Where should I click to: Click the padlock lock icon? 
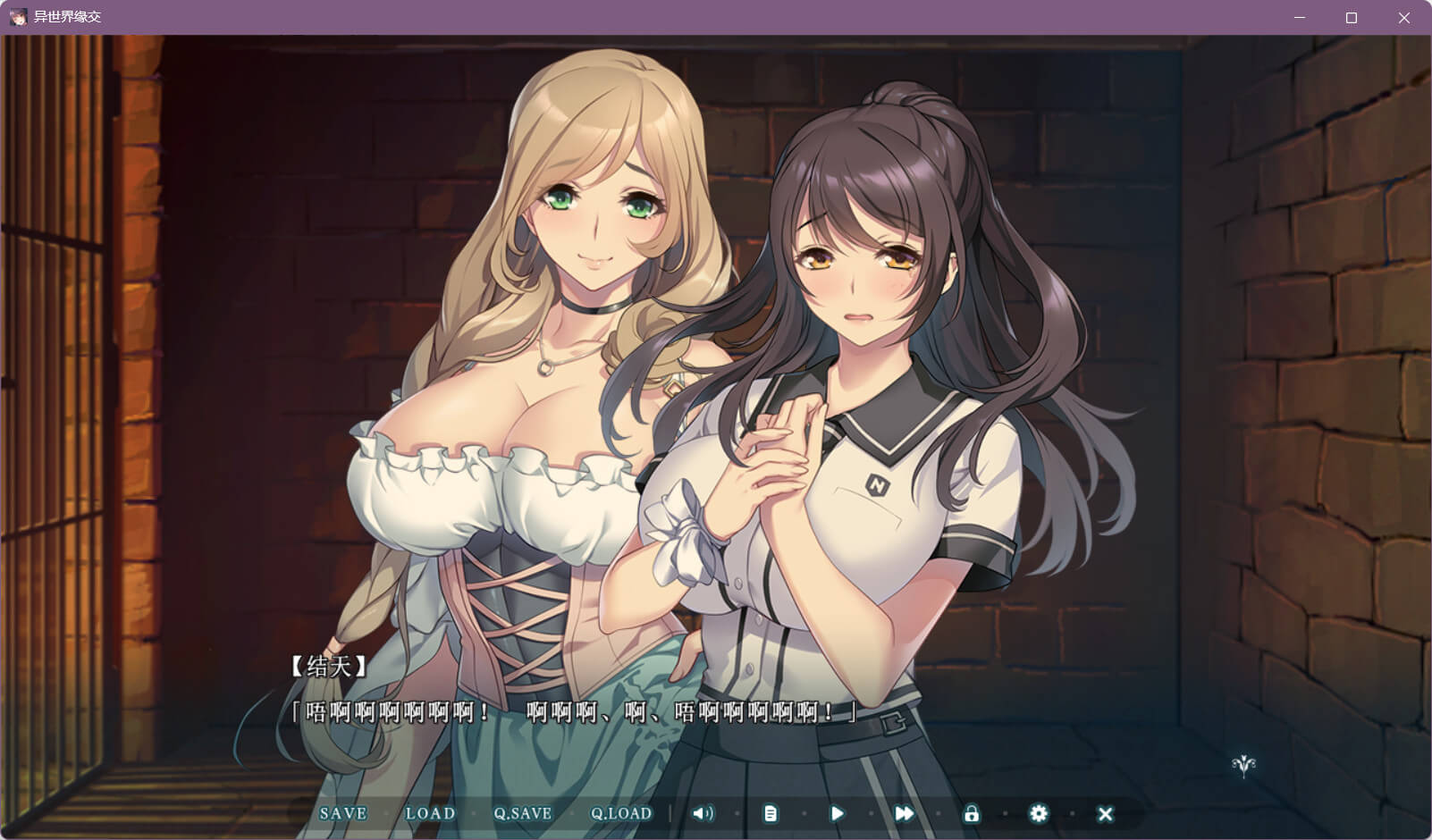point(972,813)
